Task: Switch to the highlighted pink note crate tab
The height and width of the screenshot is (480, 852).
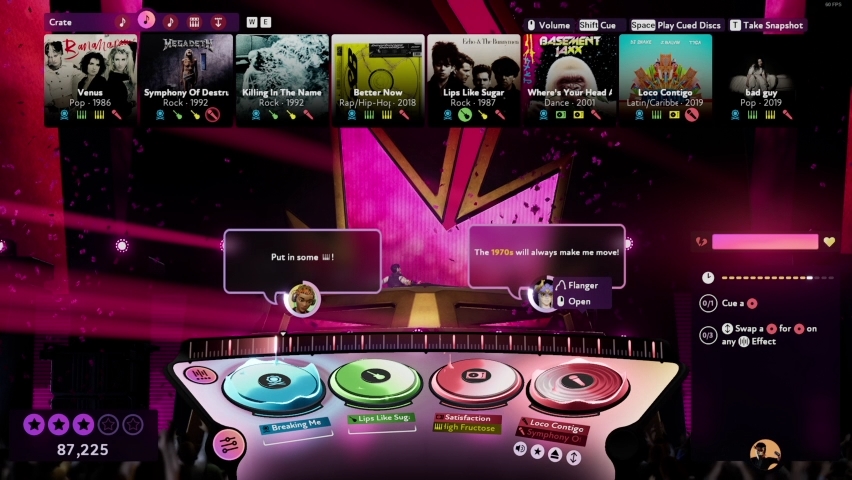Action: 146,21
